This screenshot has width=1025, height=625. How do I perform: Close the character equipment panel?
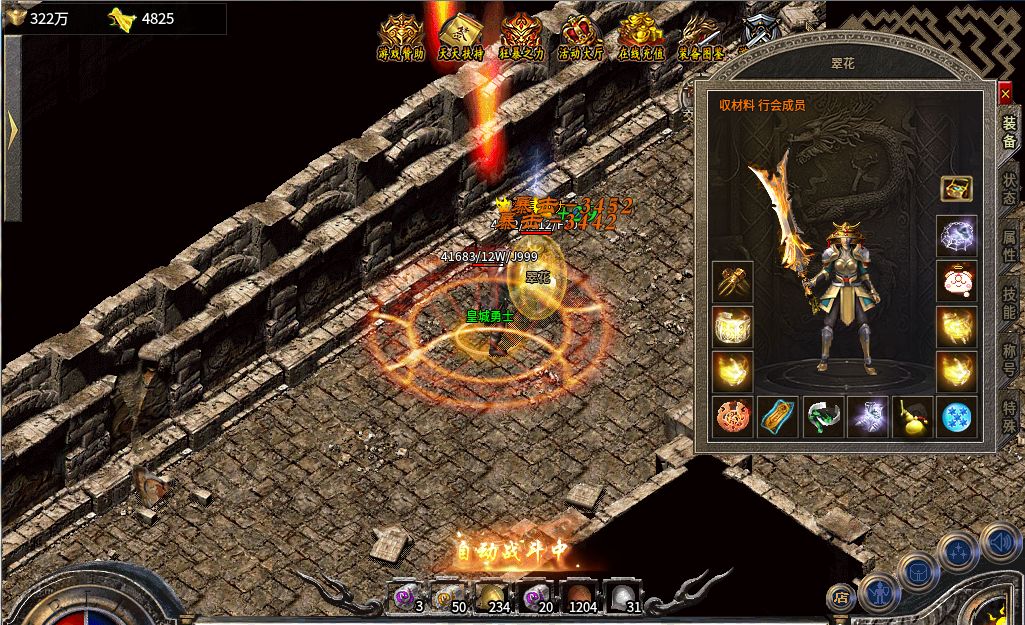[1005, 93]
